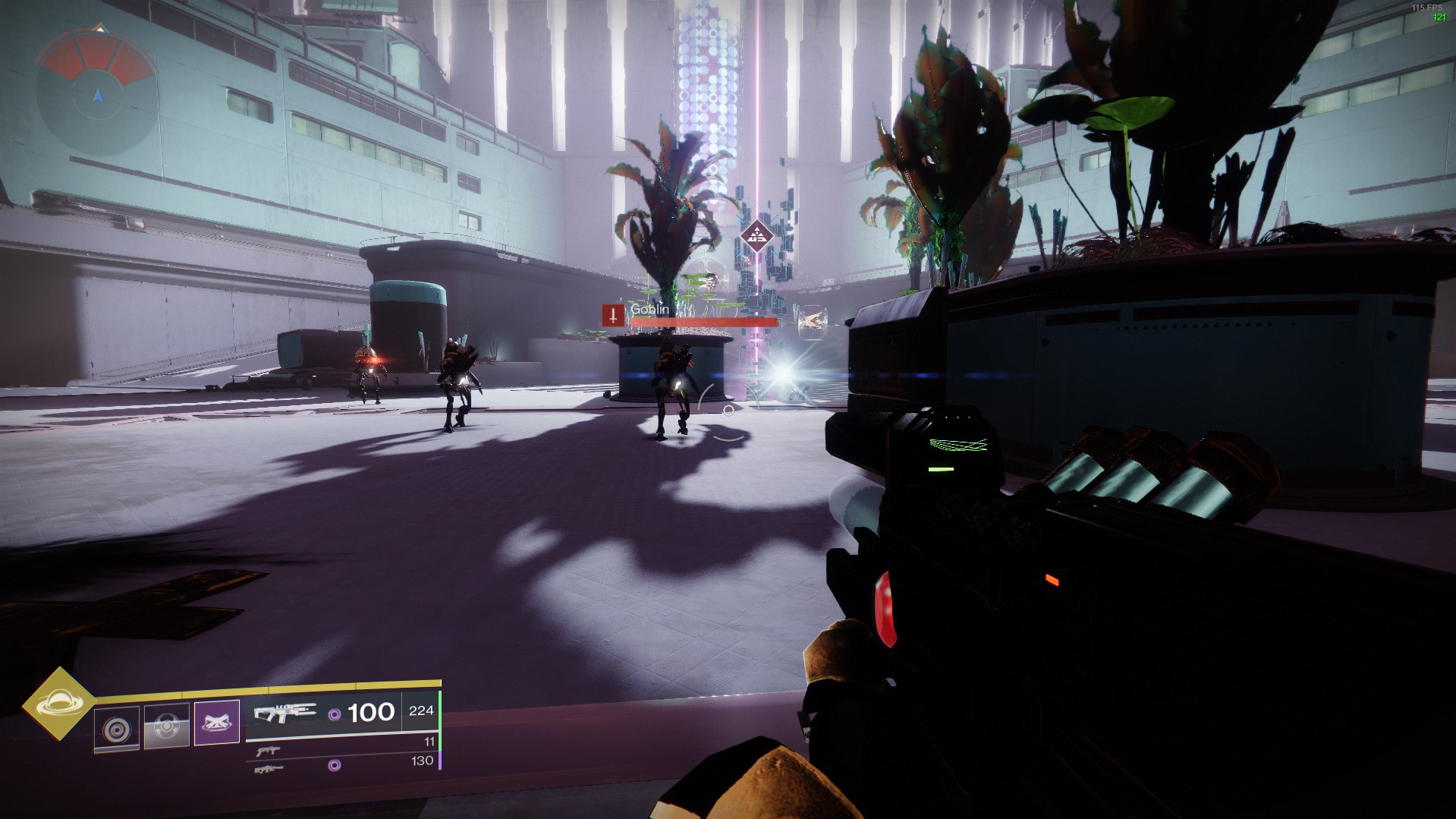The width and height of the screenshot is (1456, 819).
Task: Use the melee ability icon, the middle square
Action: click(x=166, y=726)
